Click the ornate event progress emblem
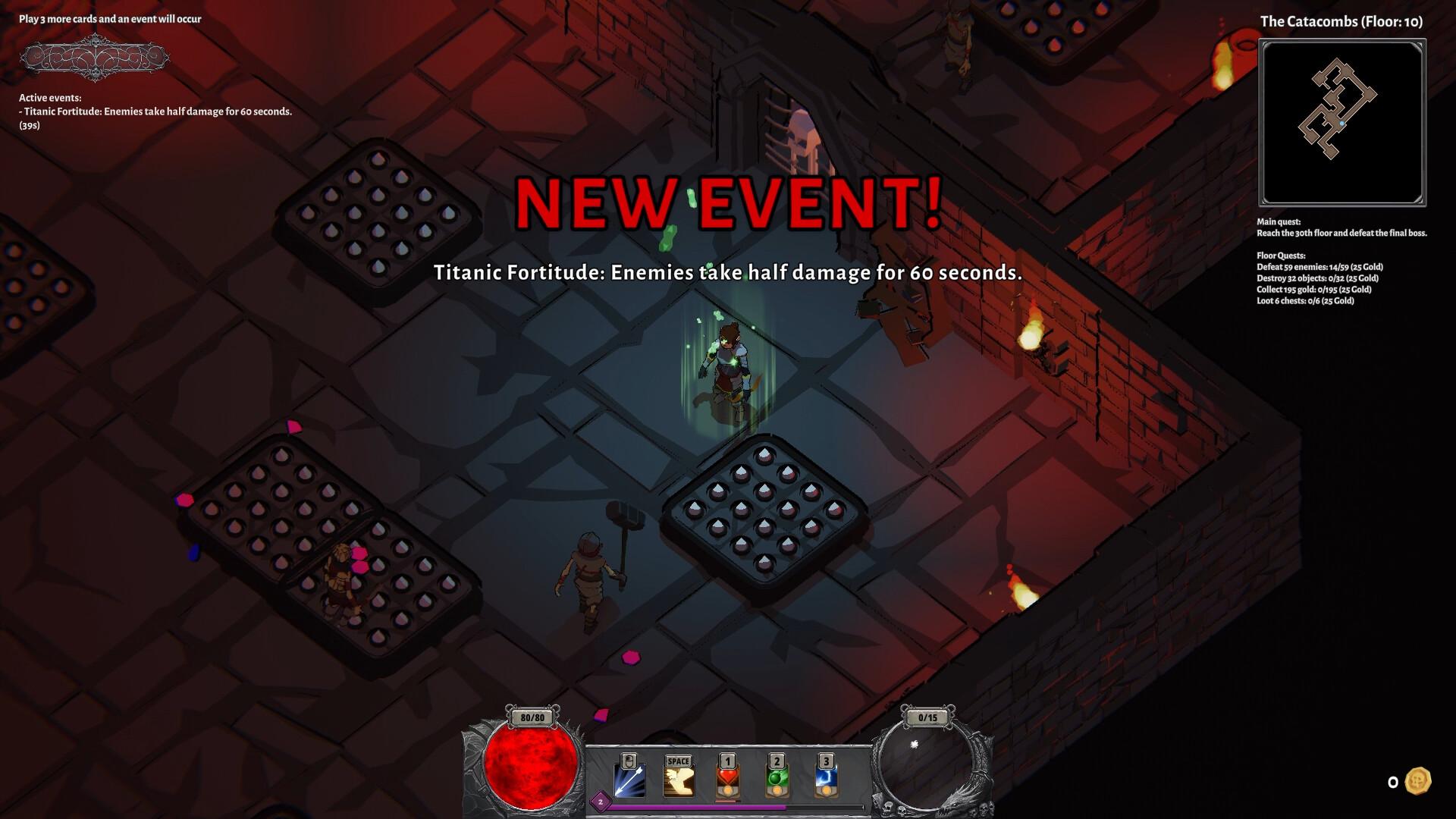Image resolution: width=1456 pixels, height=819 pixels. pos(94,58)
